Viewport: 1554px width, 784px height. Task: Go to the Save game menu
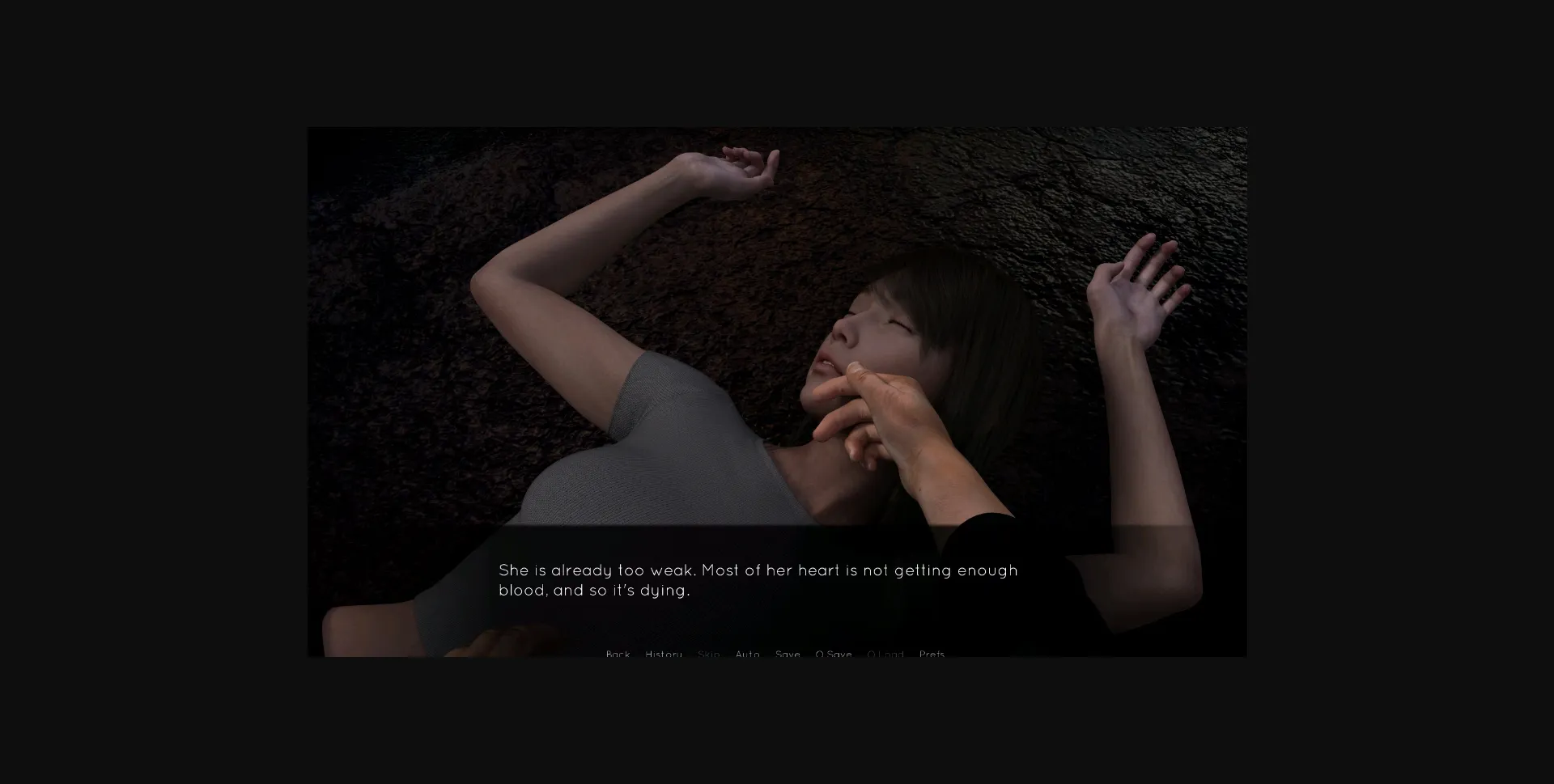click(x=788, y=654)
